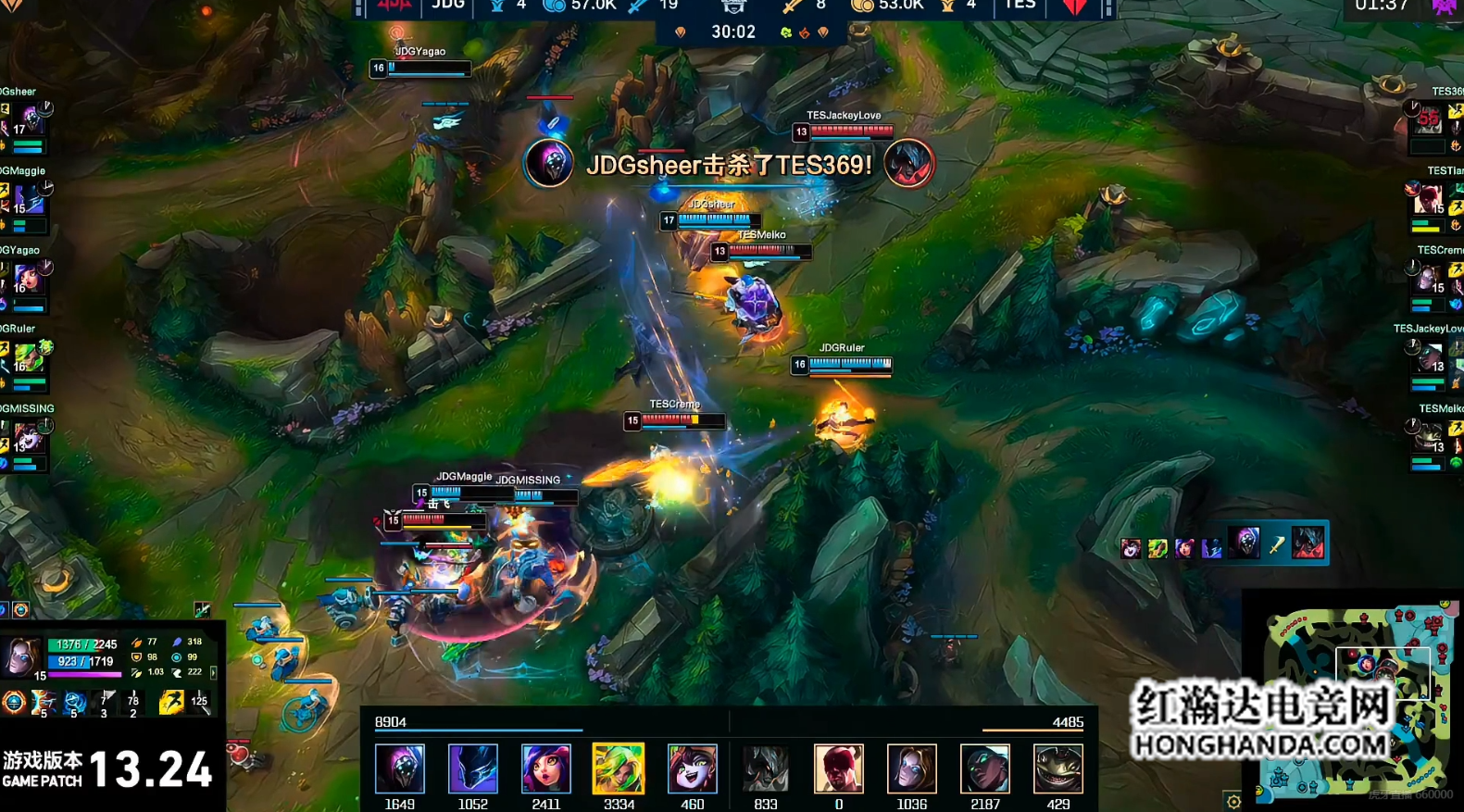Pick the Tahm Kench portrait in the scoreboard
Screen dimensions: 1464x812
point(1057,768)
